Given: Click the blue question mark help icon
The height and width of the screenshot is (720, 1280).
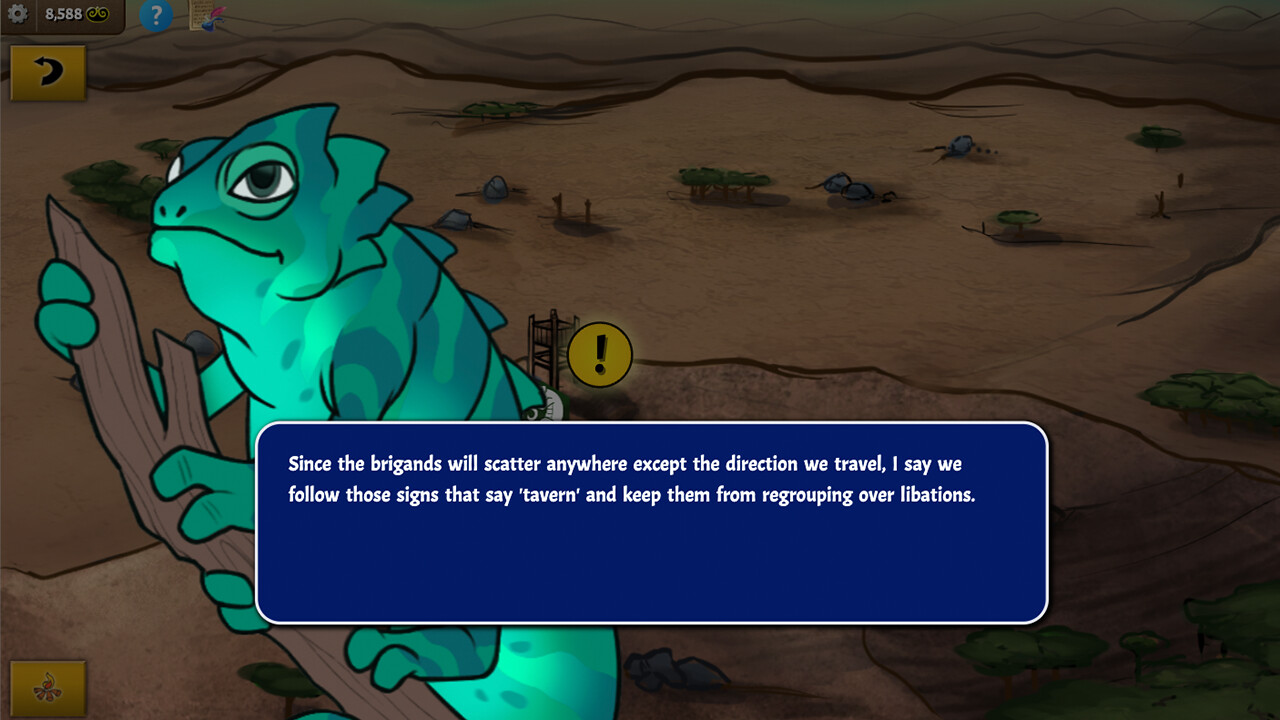Looking at the screenshot, I should coord(156,15).
